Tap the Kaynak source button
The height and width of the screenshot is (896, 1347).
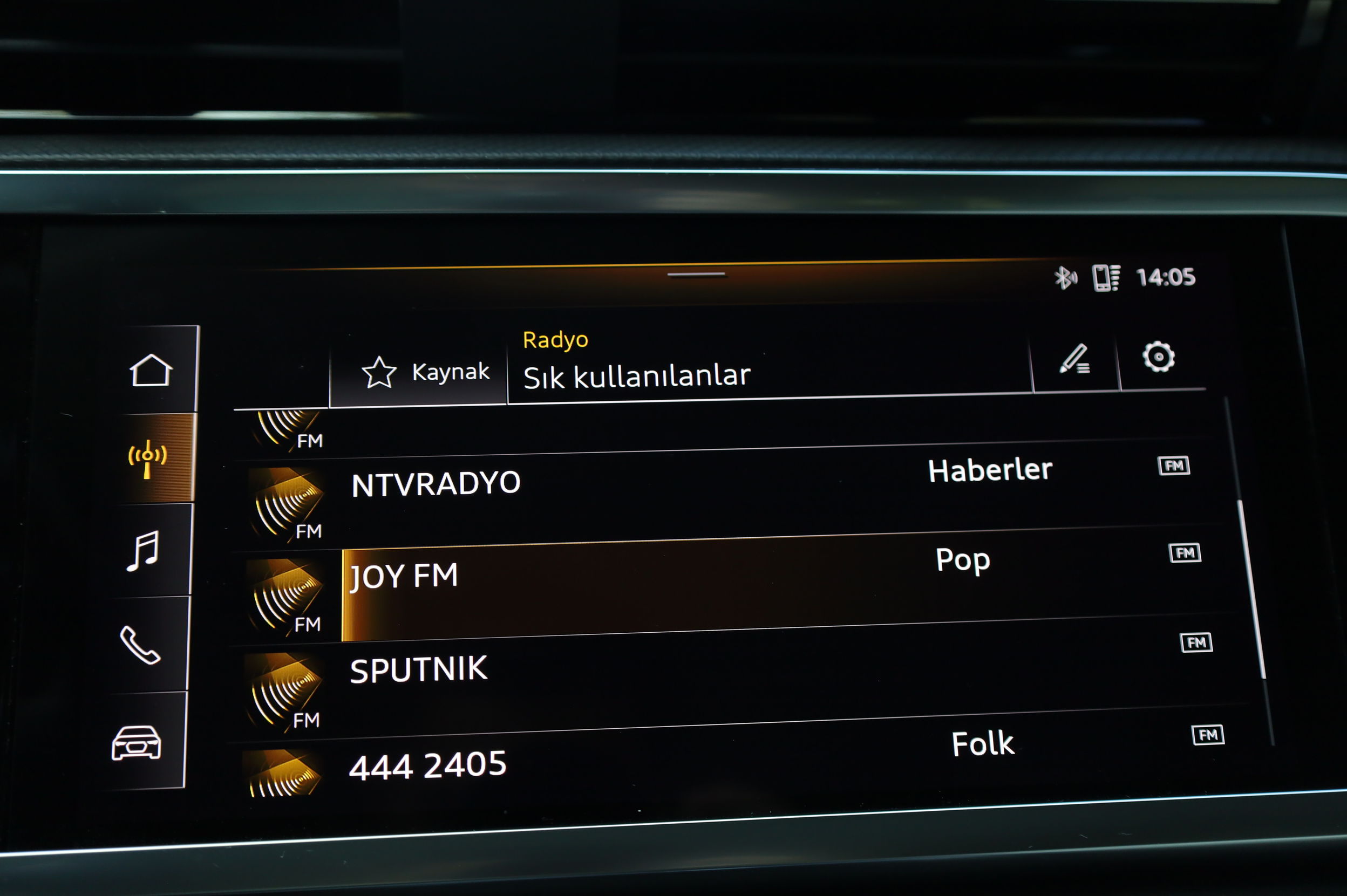(x=425, y=373)
